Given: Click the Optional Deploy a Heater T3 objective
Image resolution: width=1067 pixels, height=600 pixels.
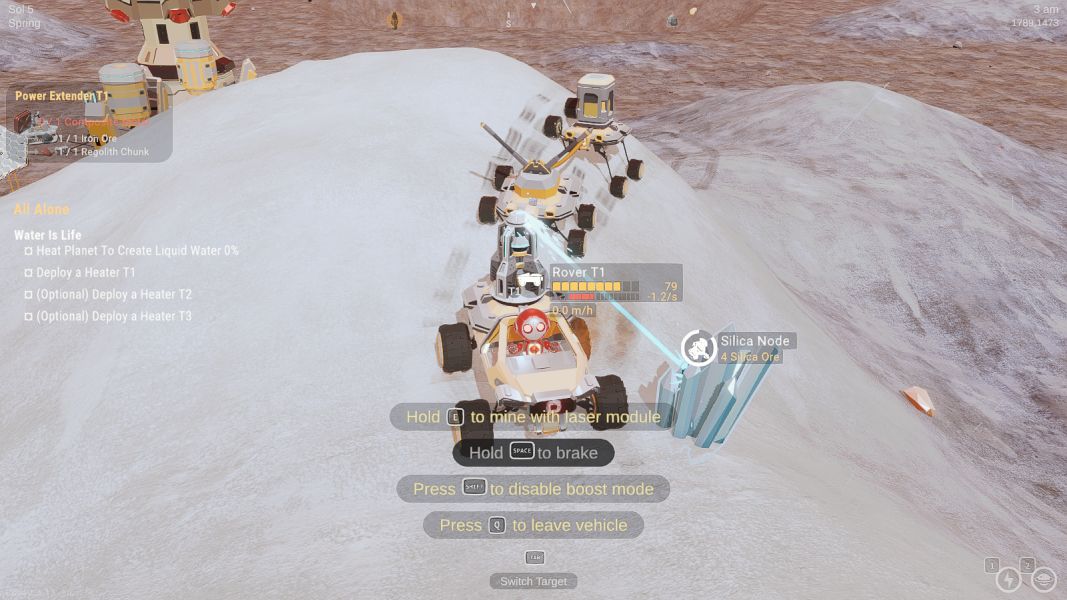Looking at the screenshot, I should tap(113, 316).
